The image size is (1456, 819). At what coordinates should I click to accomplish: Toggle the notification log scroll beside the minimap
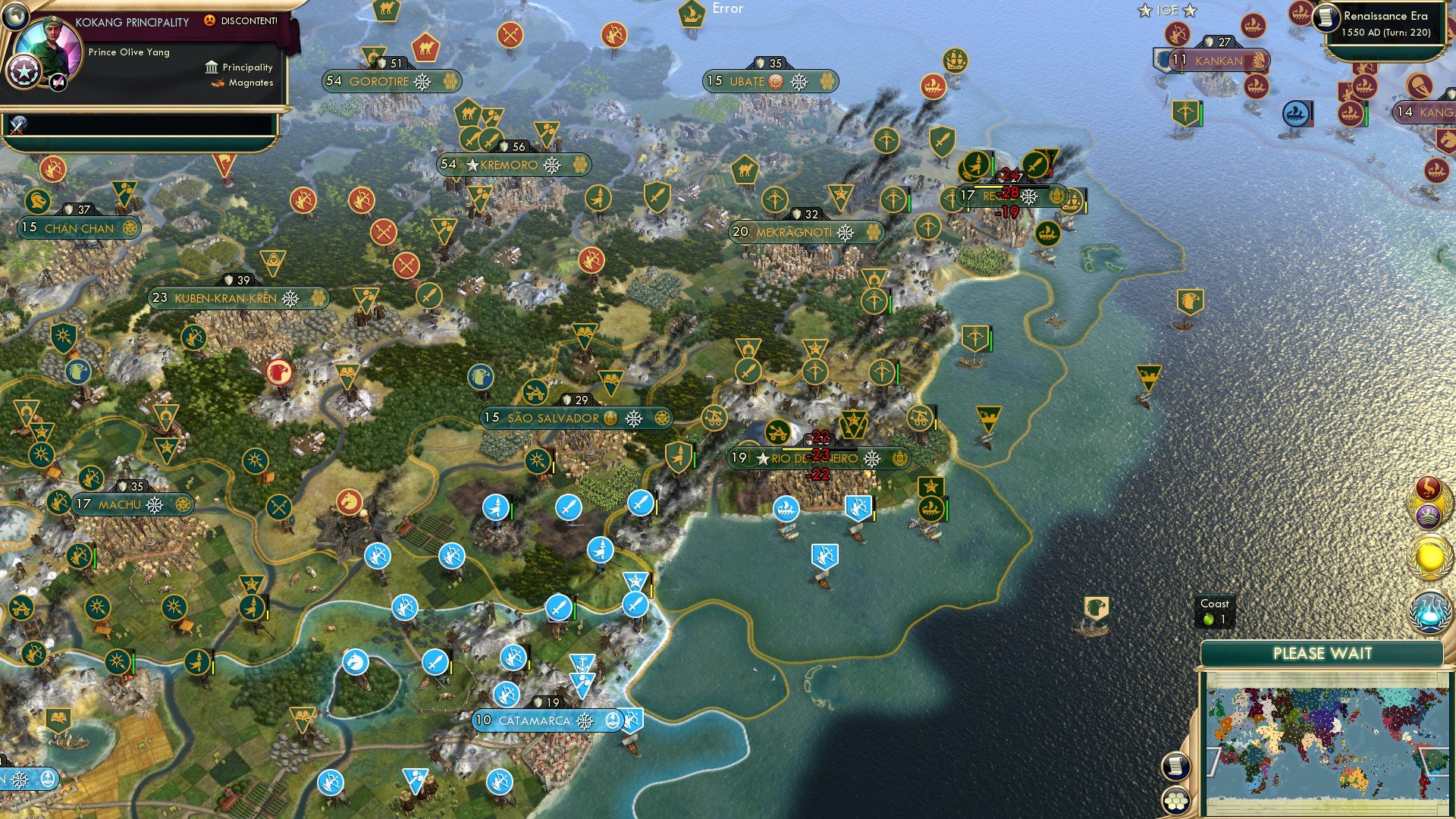pyautogui.click(x=1175, y=767)
